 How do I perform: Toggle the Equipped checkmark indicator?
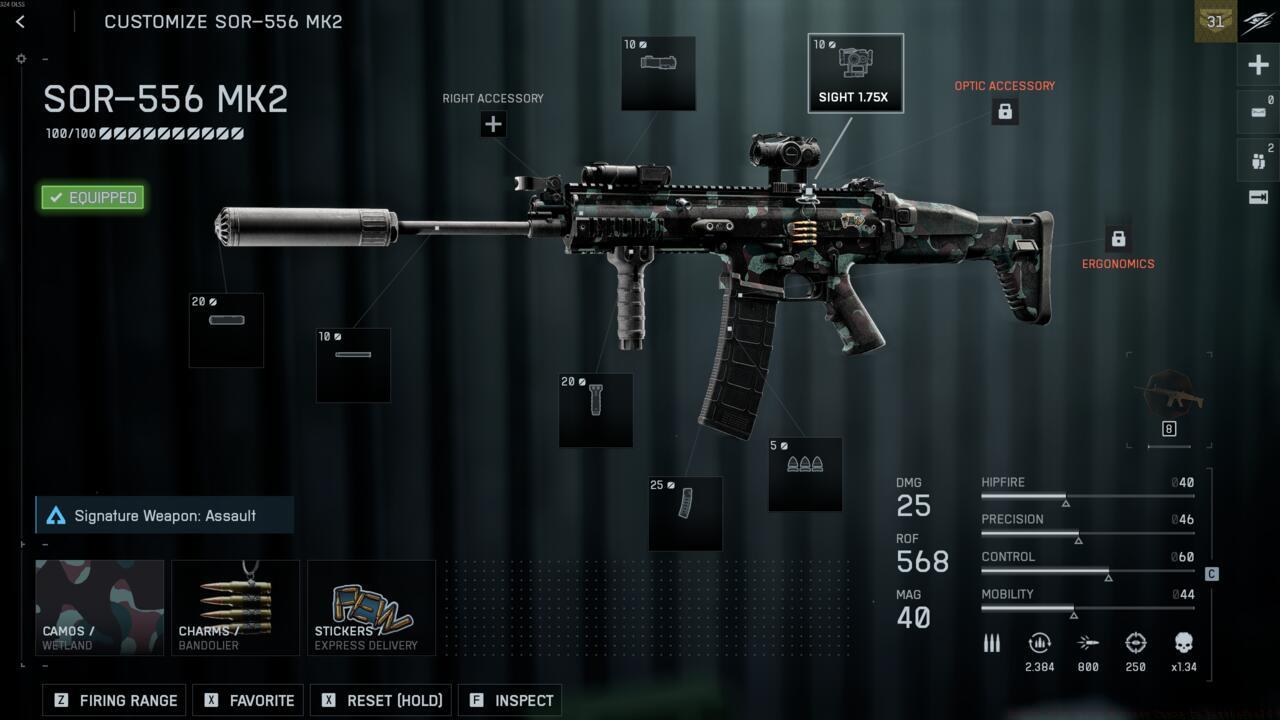[x=91, y=197]
